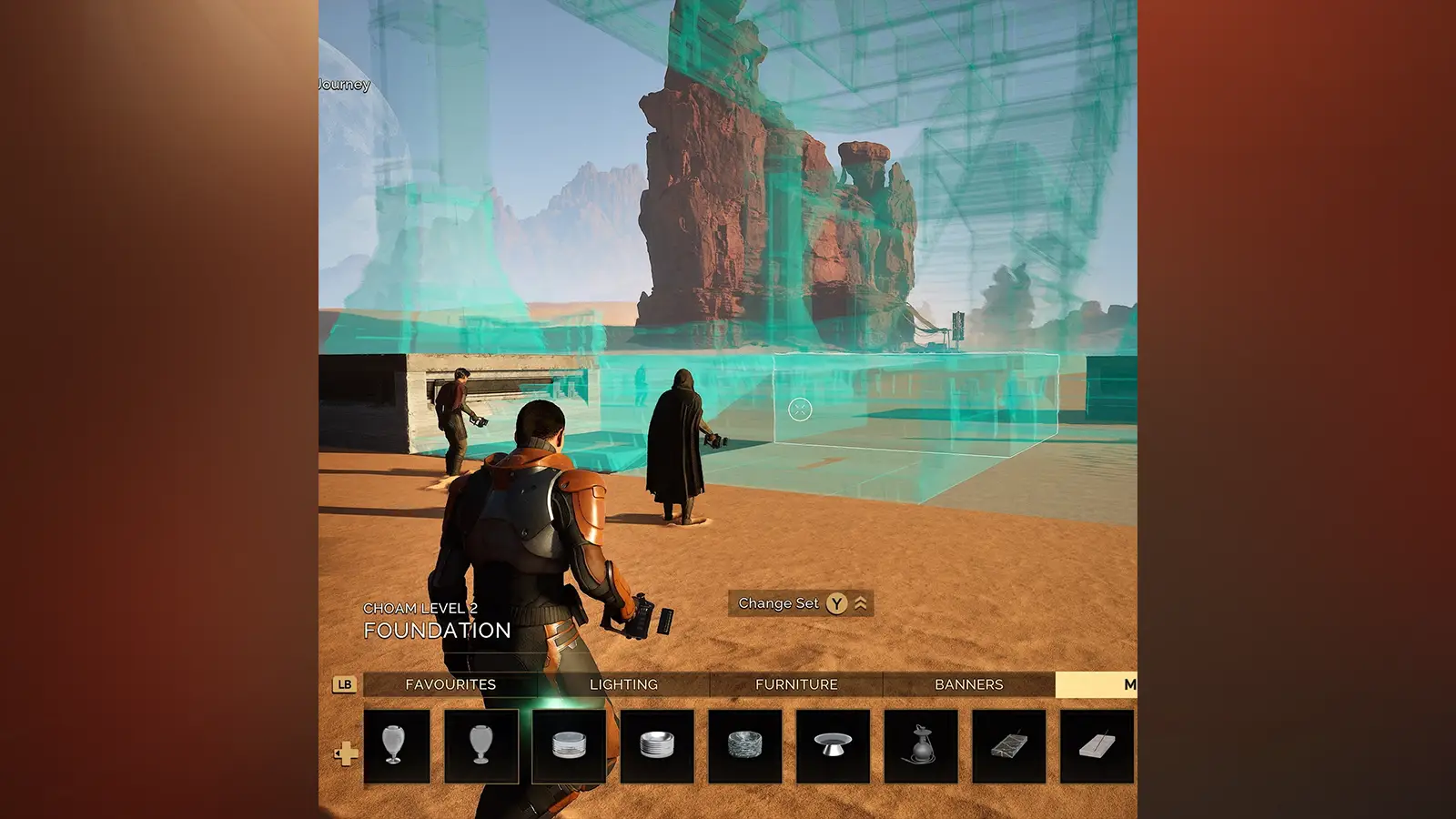Viewport: 1456px width, 819px height.
Task: Select the hookah pipe decoration
Action: click(x=919, y=748)
